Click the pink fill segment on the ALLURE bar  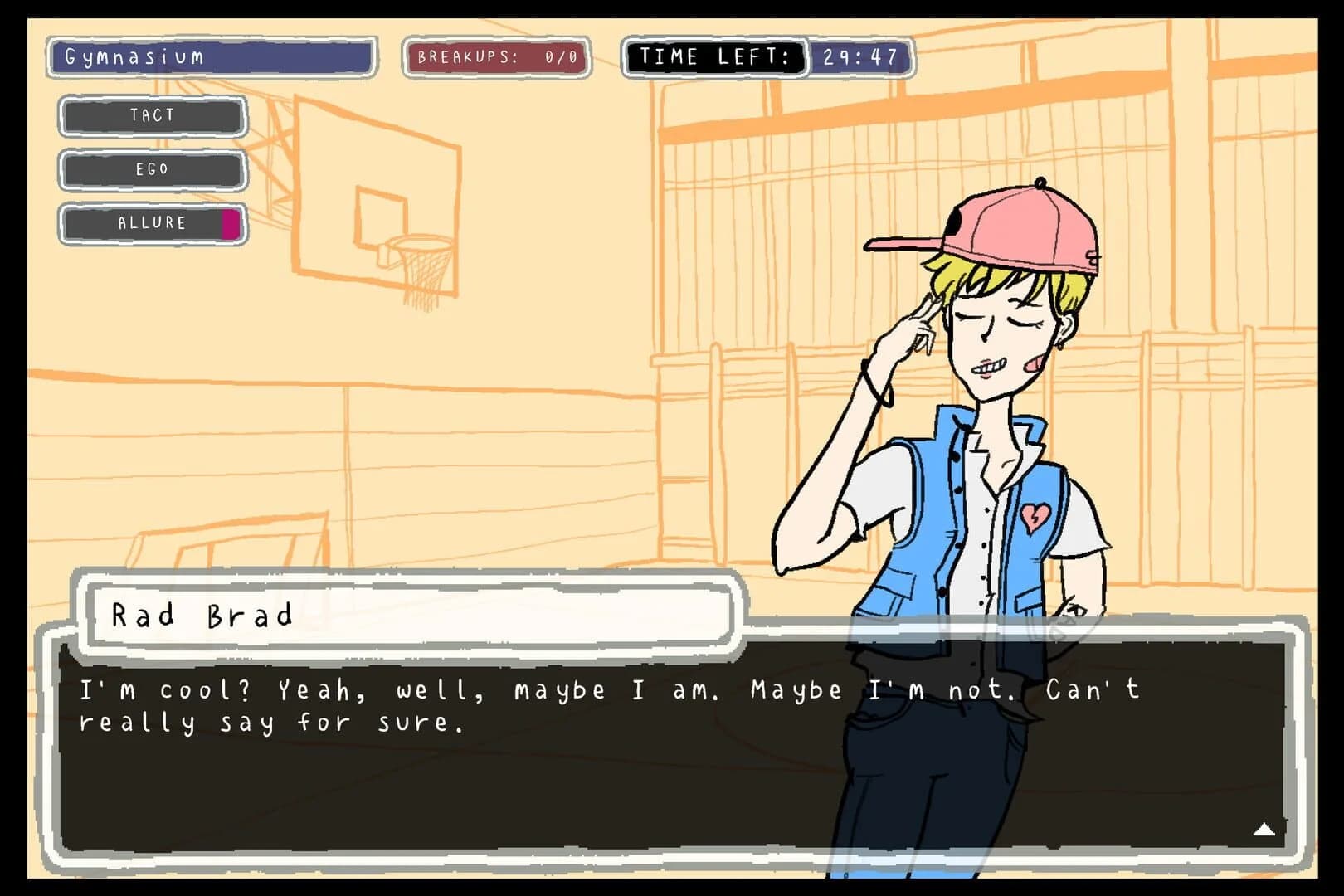click(230, 222)
